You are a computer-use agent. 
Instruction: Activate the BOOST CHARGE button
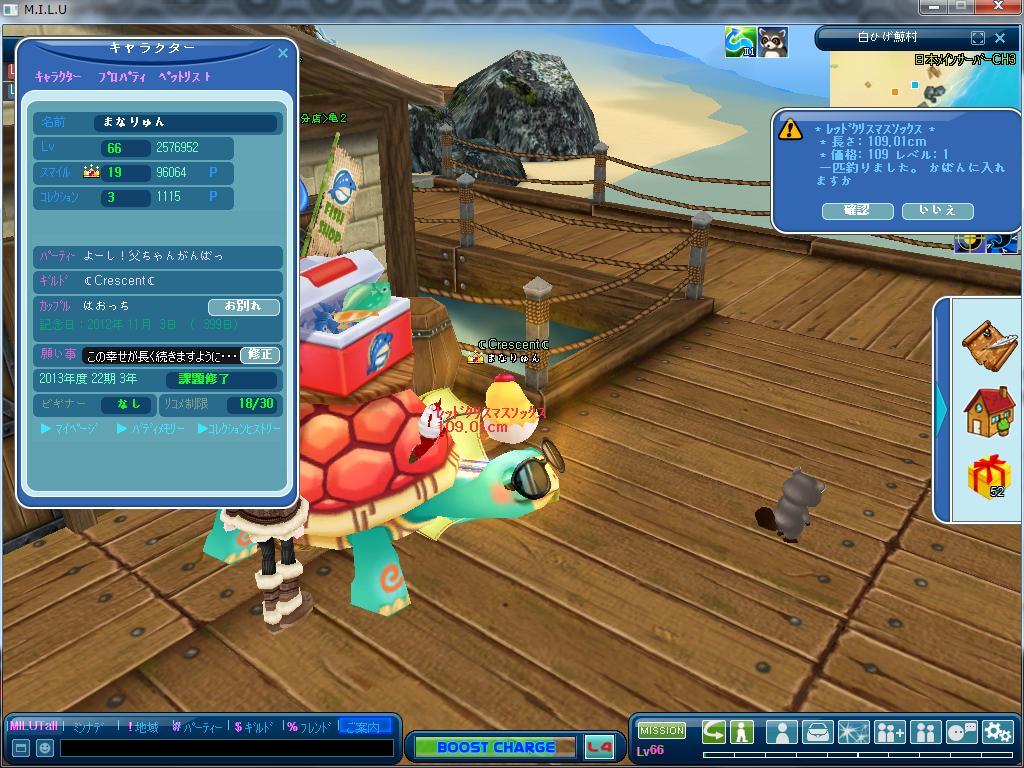494,747
